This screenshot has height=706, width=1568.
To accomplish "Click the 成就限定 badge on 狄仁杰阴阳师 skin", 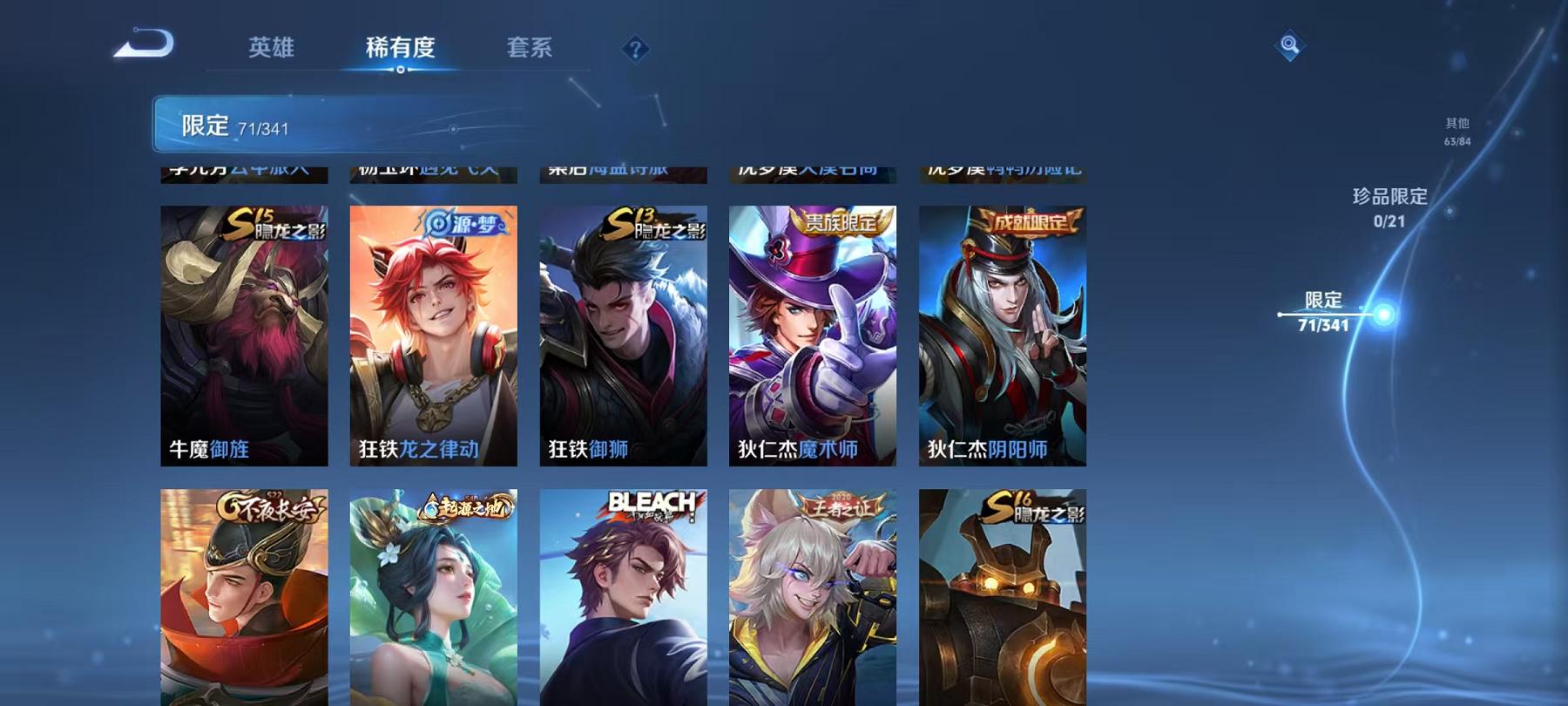I will (x=1031, y=221).
